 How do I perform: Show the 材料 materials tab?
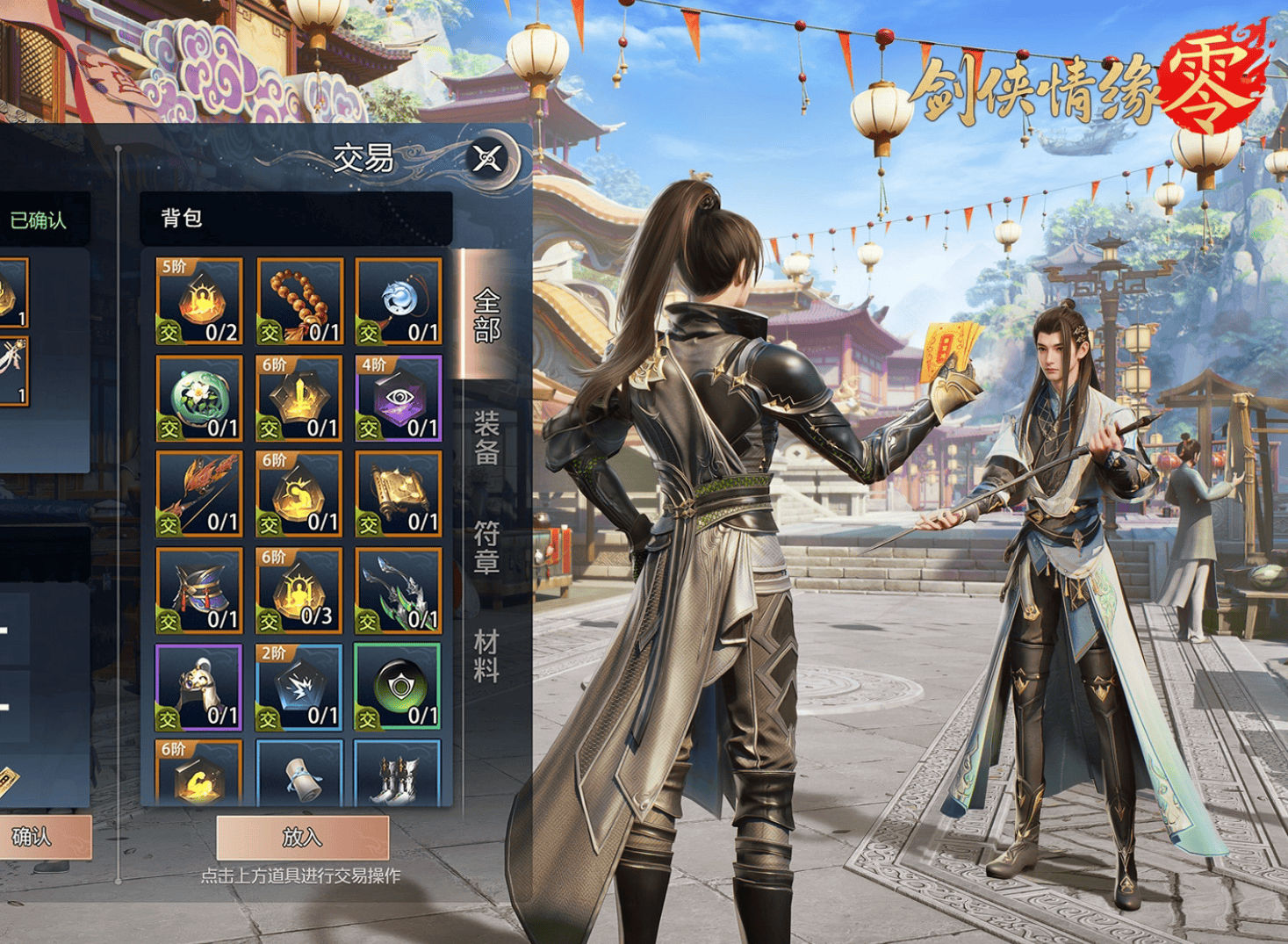pyautogui.click(x=486, y=655)
